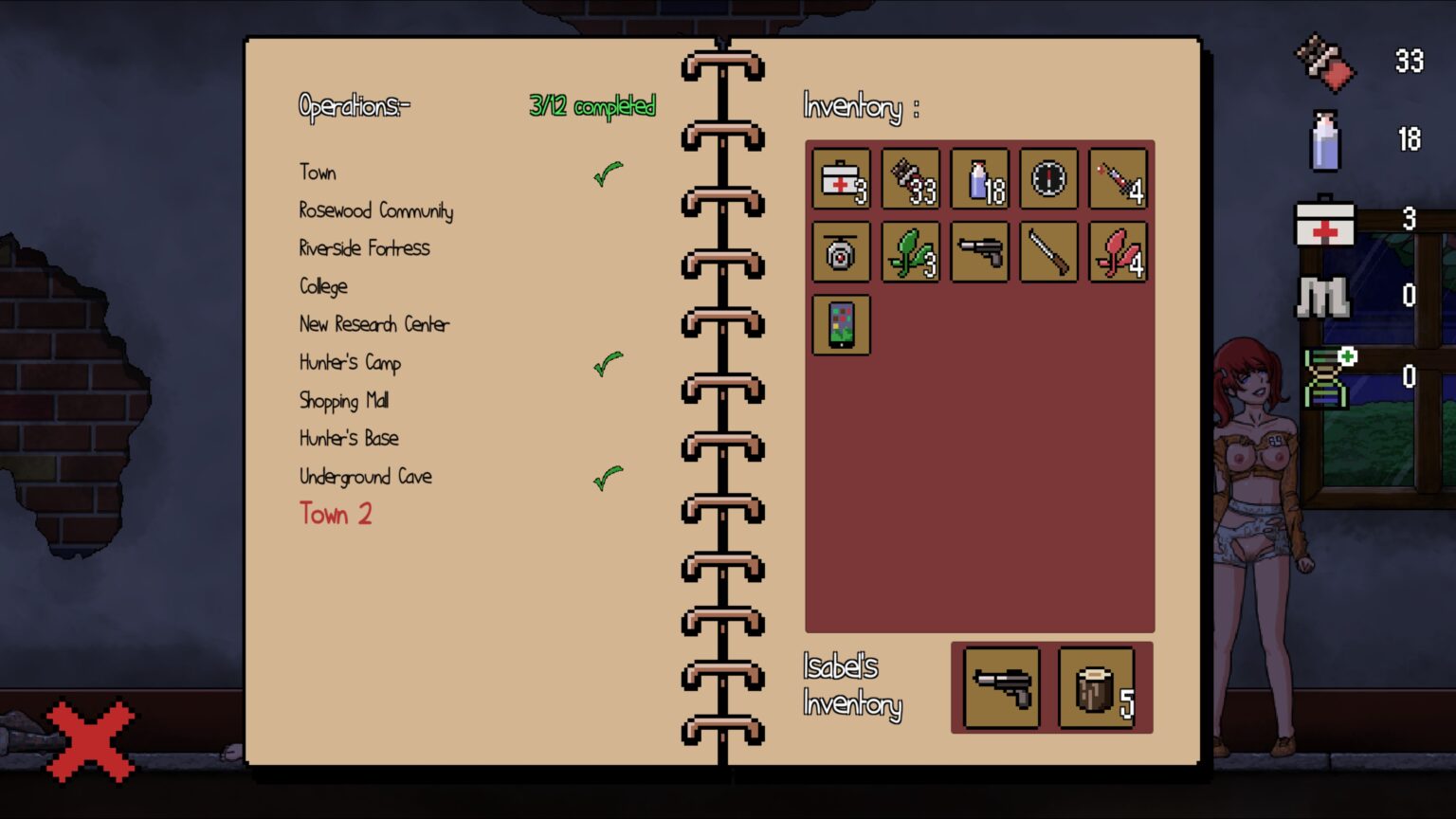
Task: Toggle completion mark for Hunter's Camp
Action: coord(610,362)
